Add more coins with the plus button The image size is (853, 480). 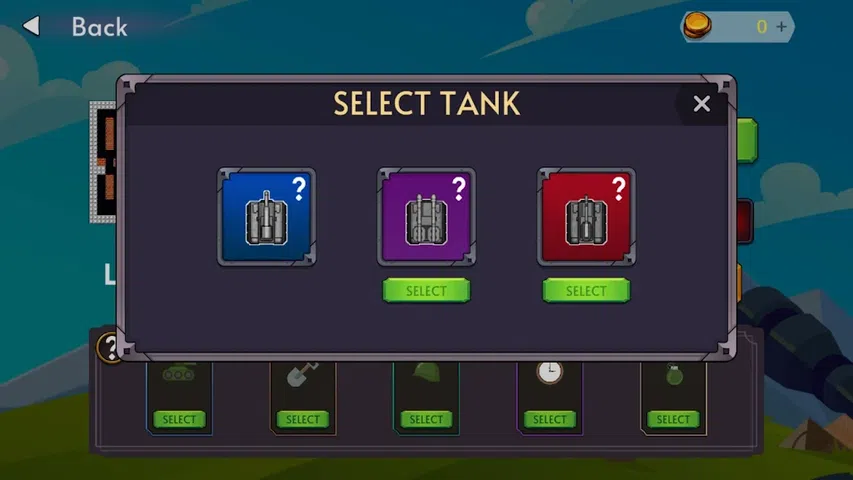coord(781,27)
